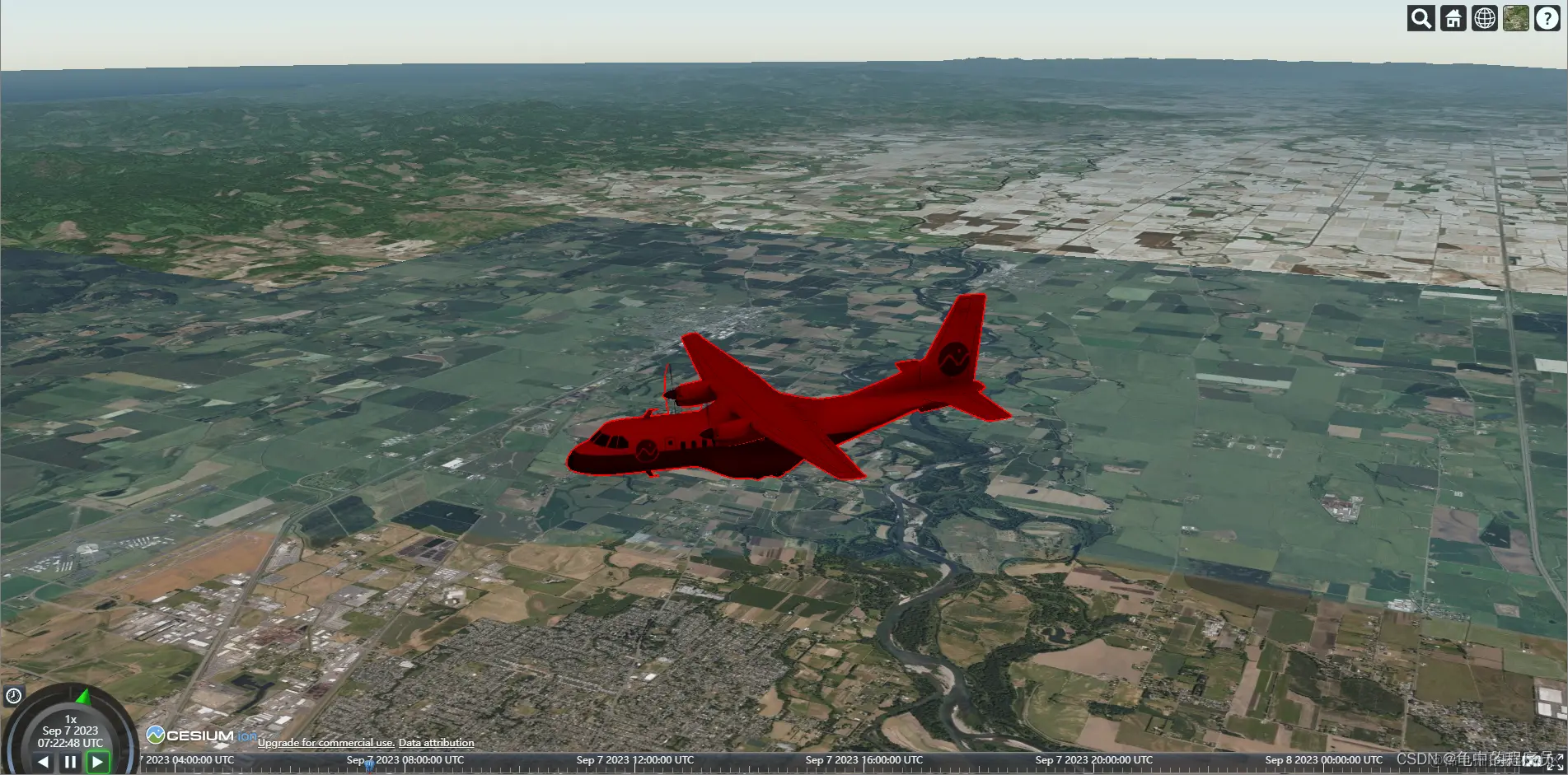Play the animation in reverse
Viewport: 1568px width, 775px height.
point(43,762)
